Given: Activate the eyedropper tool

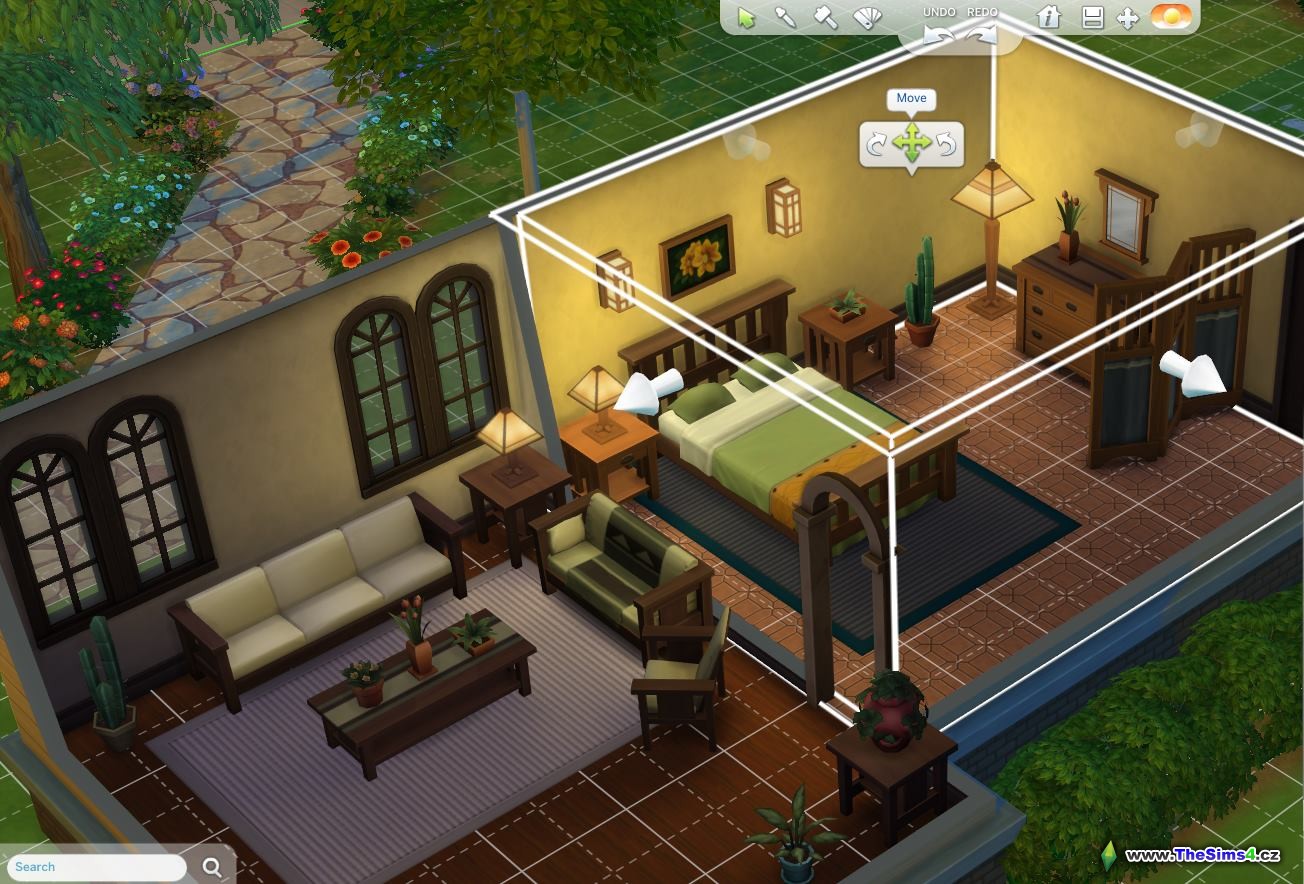Looking at the screenshot, I should (x=786, y=17).
